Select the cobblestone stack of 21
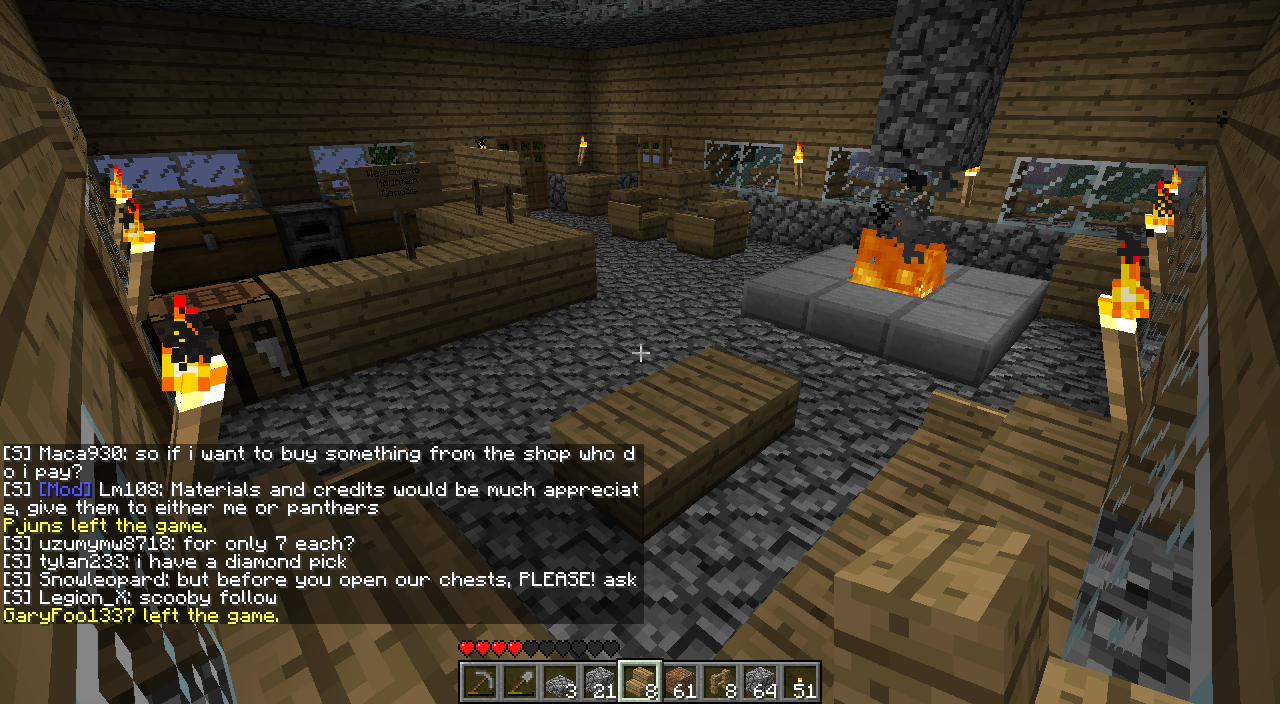This screenshot has height=704, width=1280. [x=600, y=682]
